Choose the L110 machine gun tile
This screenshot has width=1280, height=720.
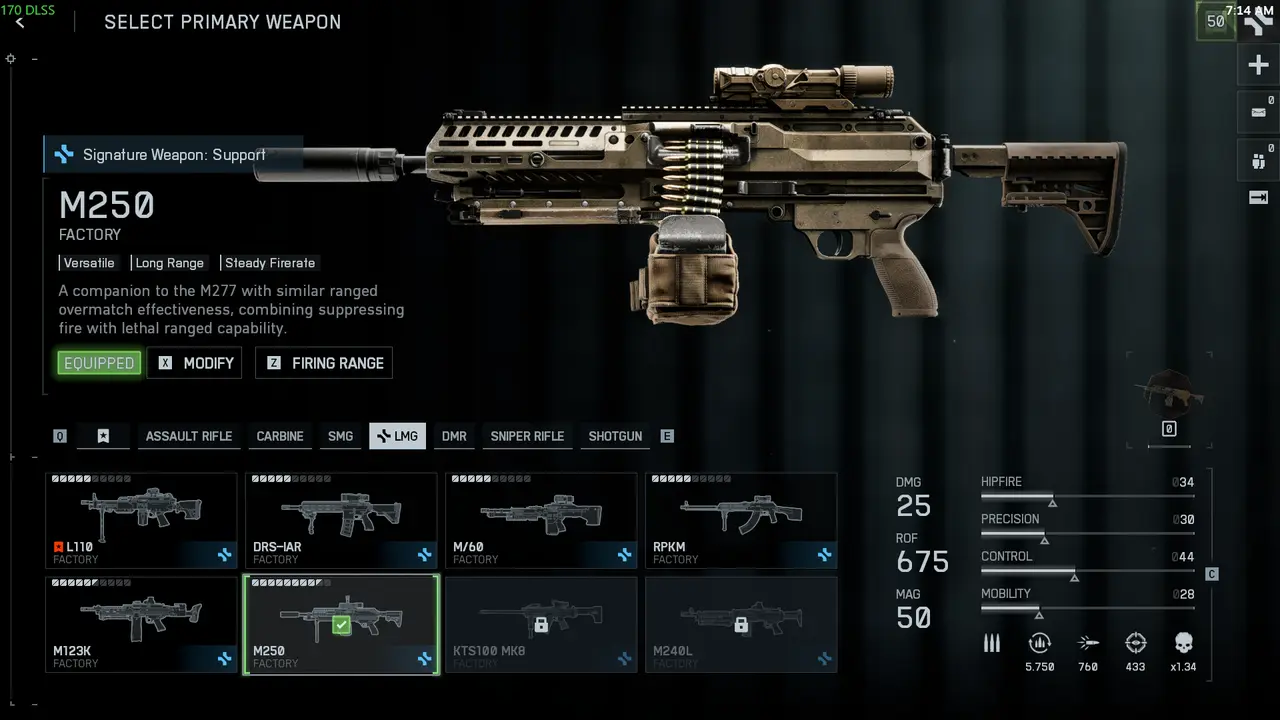click(141, 520)
